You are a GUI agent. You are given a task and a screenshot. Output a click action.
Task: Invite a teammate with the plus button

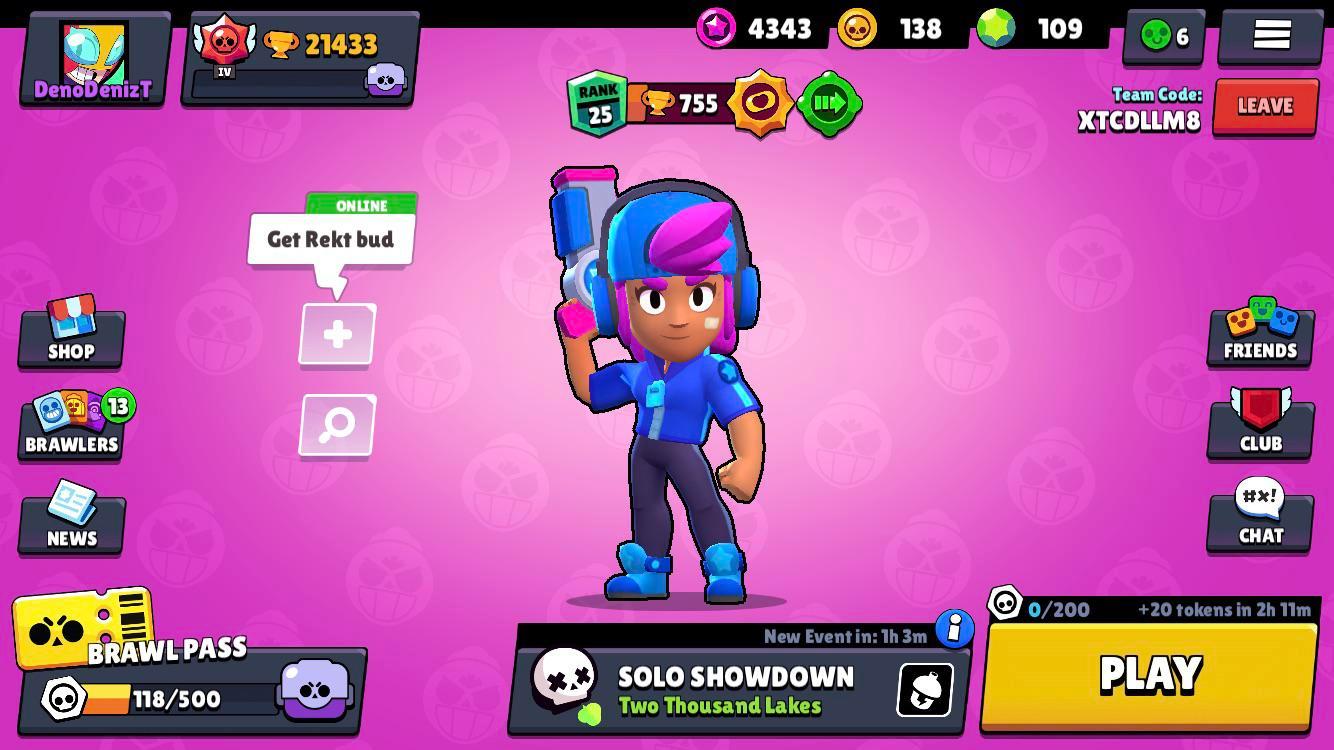coord(336,335)
